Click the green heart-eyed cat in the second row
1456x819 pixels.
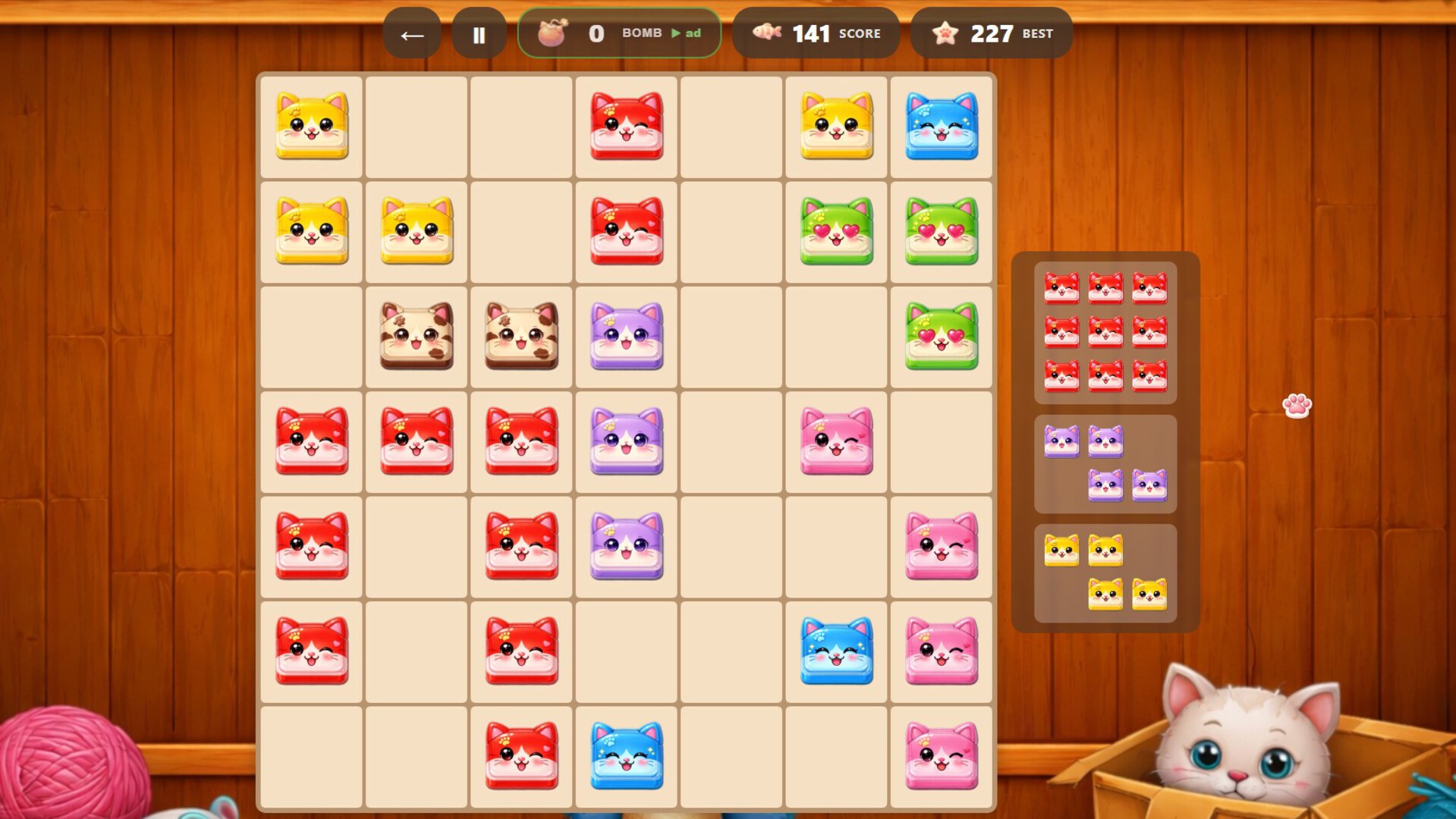835,231
